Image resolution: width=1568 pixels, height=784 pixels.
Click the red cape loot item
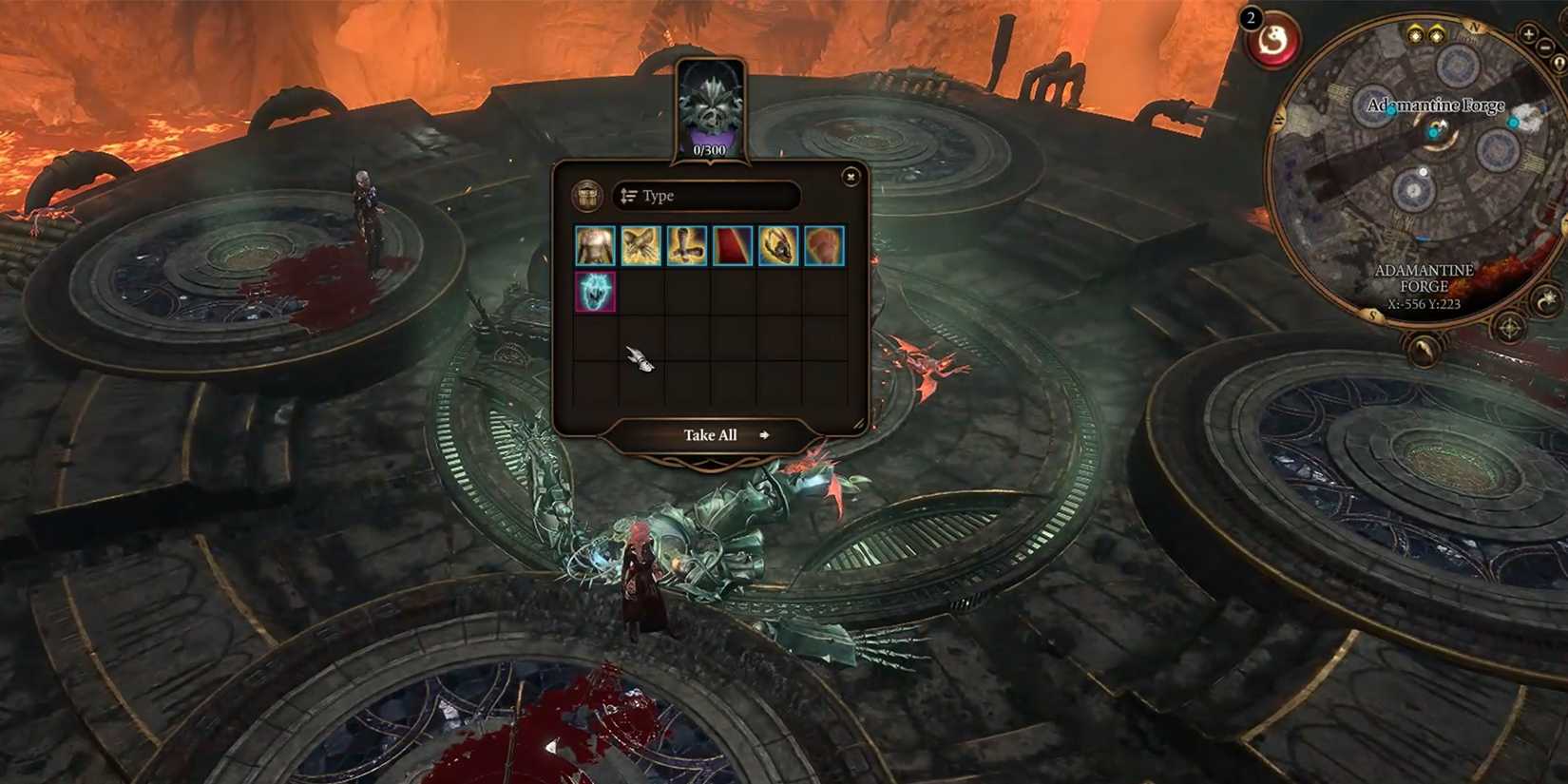(732, 245)
